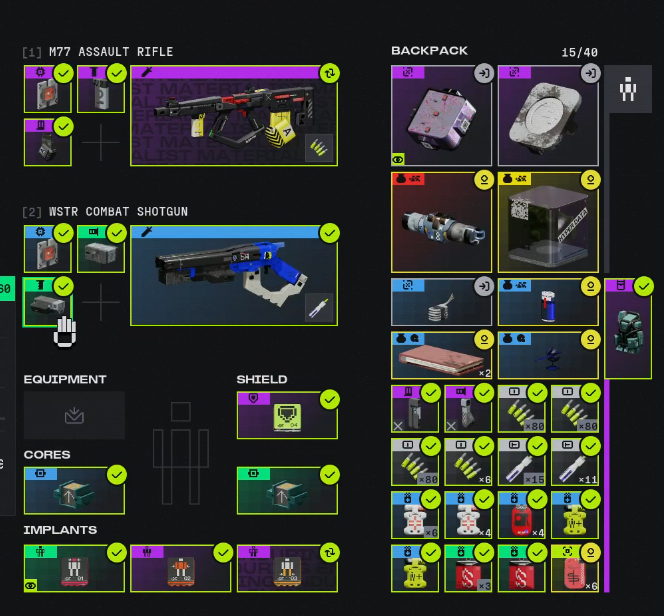The width and height of the screenshot is (664, 616).
Task: Pick the small drone item in backpack
Action: pyautogui.click(x=548, y=355)
